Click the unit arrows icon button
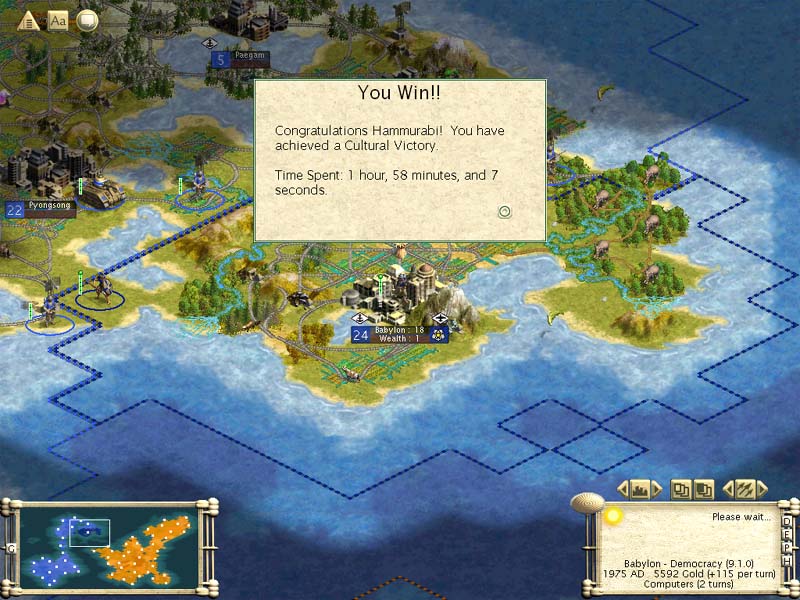 click(x=745, y=489)
